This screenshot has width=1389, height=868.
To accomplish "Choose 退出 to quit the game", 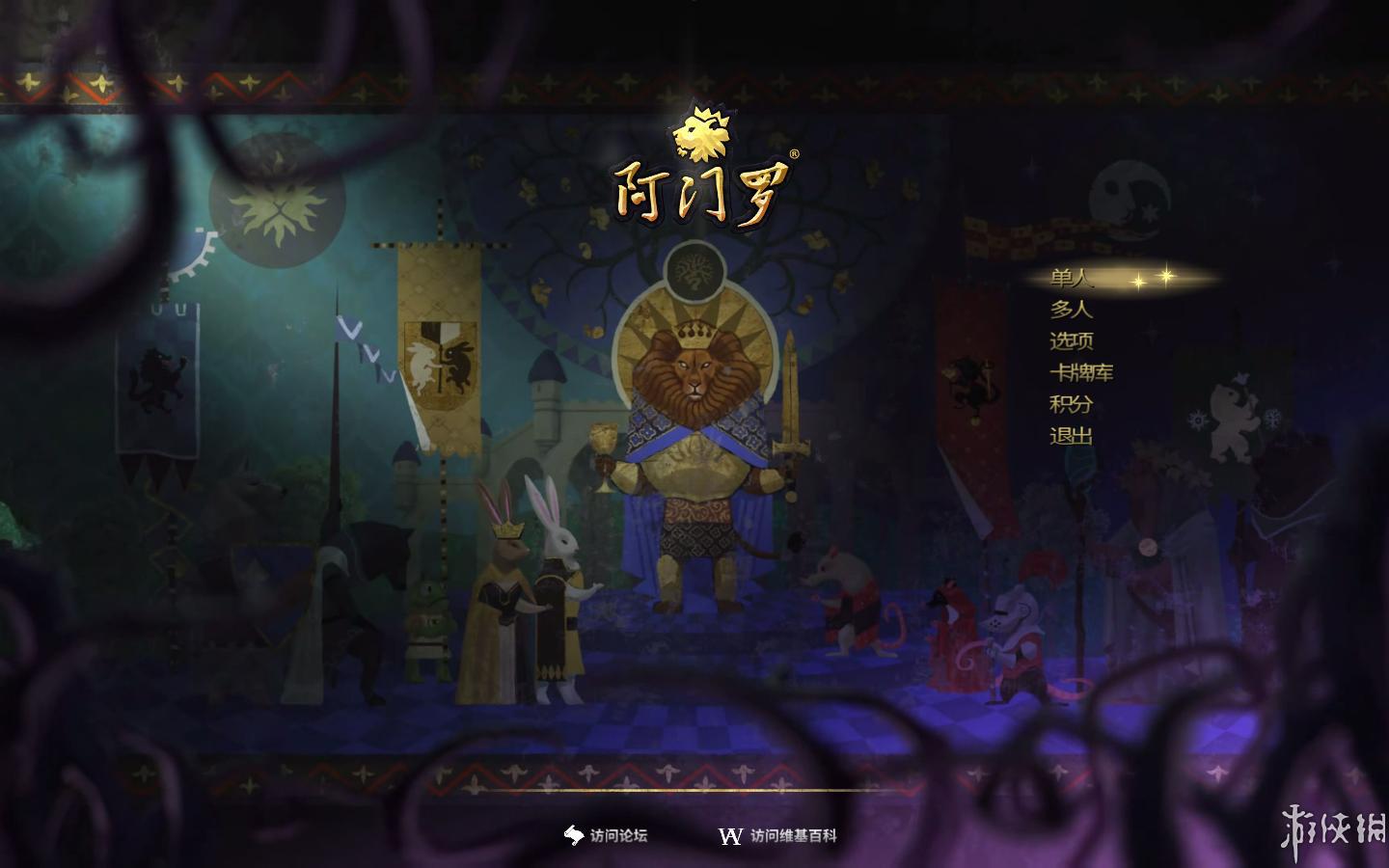I will (x=1071, y=436).
